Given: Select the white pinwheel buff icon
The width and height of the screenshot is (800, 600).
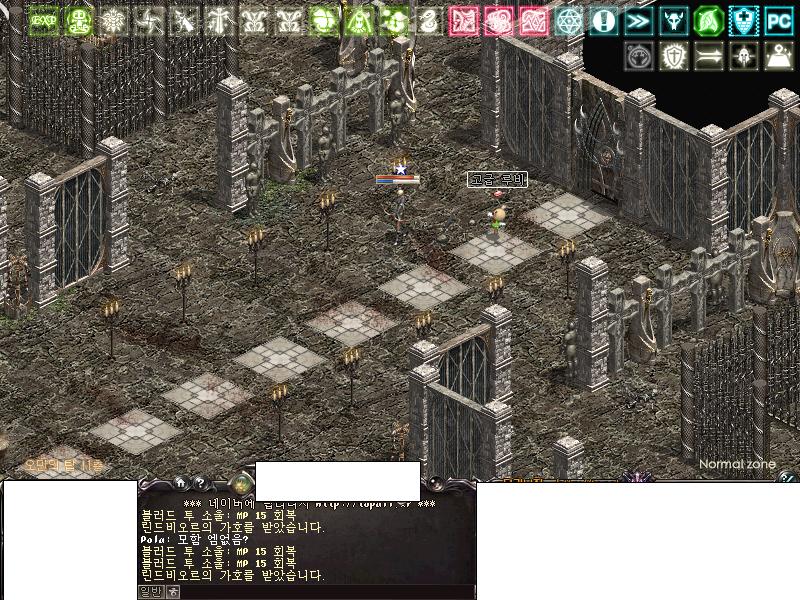Looking at the screenshot, I should pos(147,20).
